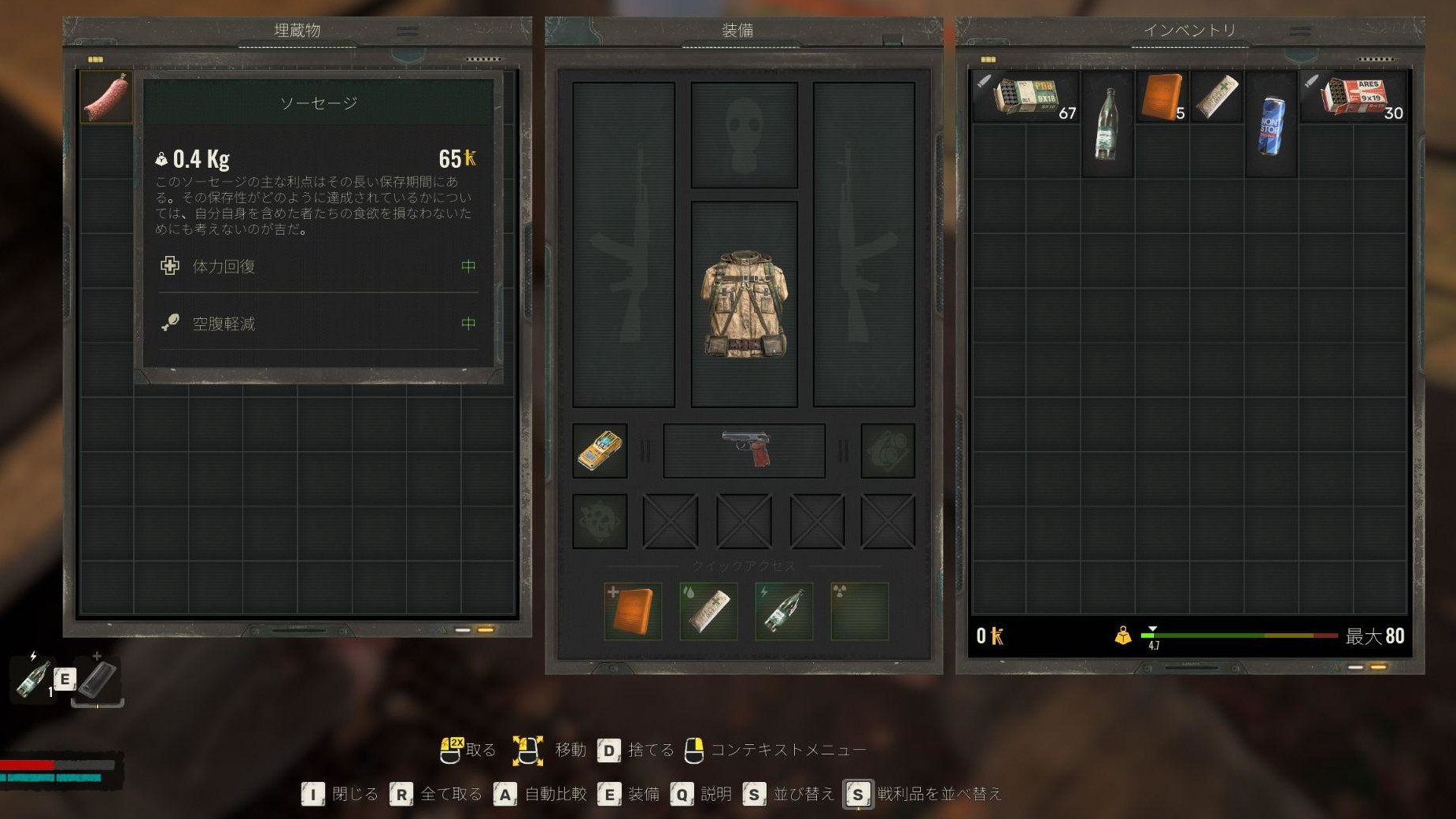Click the orange medkit quick access slot
The width and height of the screenshot is (1456, 819).
(x=633, y=611)
